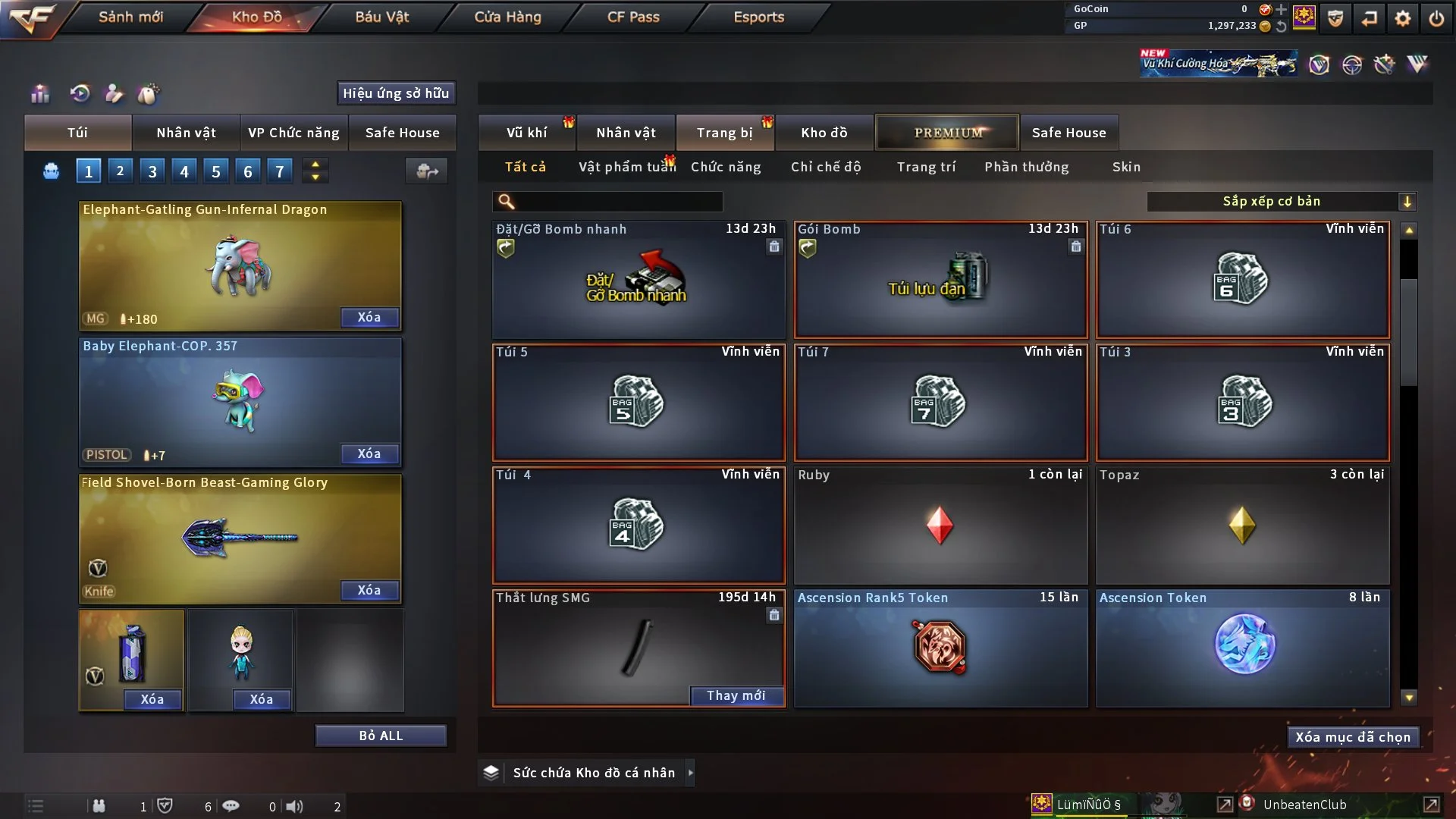This screenshot has width=1456, height=819.
Task: Switch to the Vũ khí tab
Action: pos(526,133)
